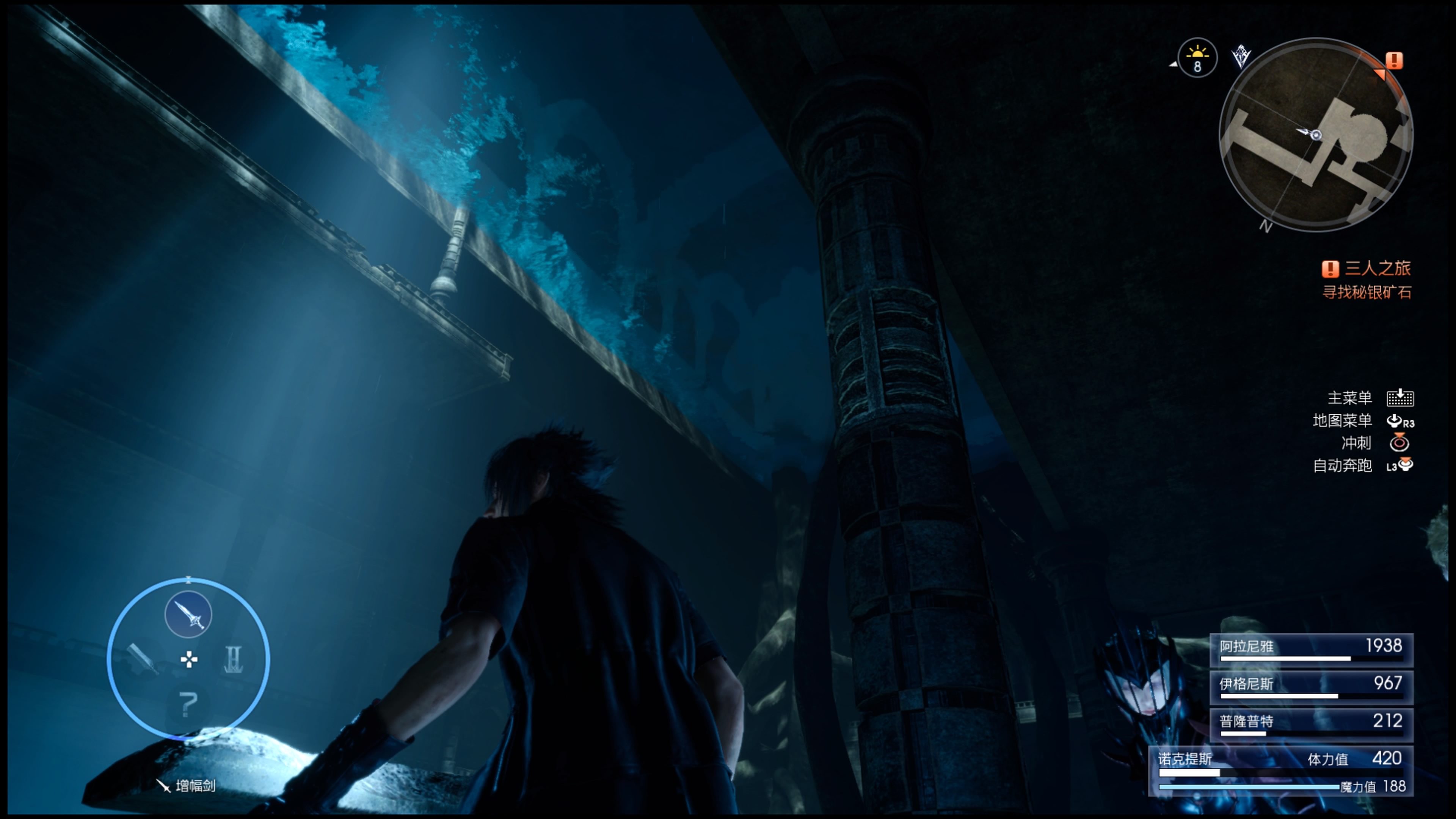Image resolution: width=1456 pixels, height=819 pixels.
Task: Select party member 阿拉尼雅 panel
Action: [1311, 650]
